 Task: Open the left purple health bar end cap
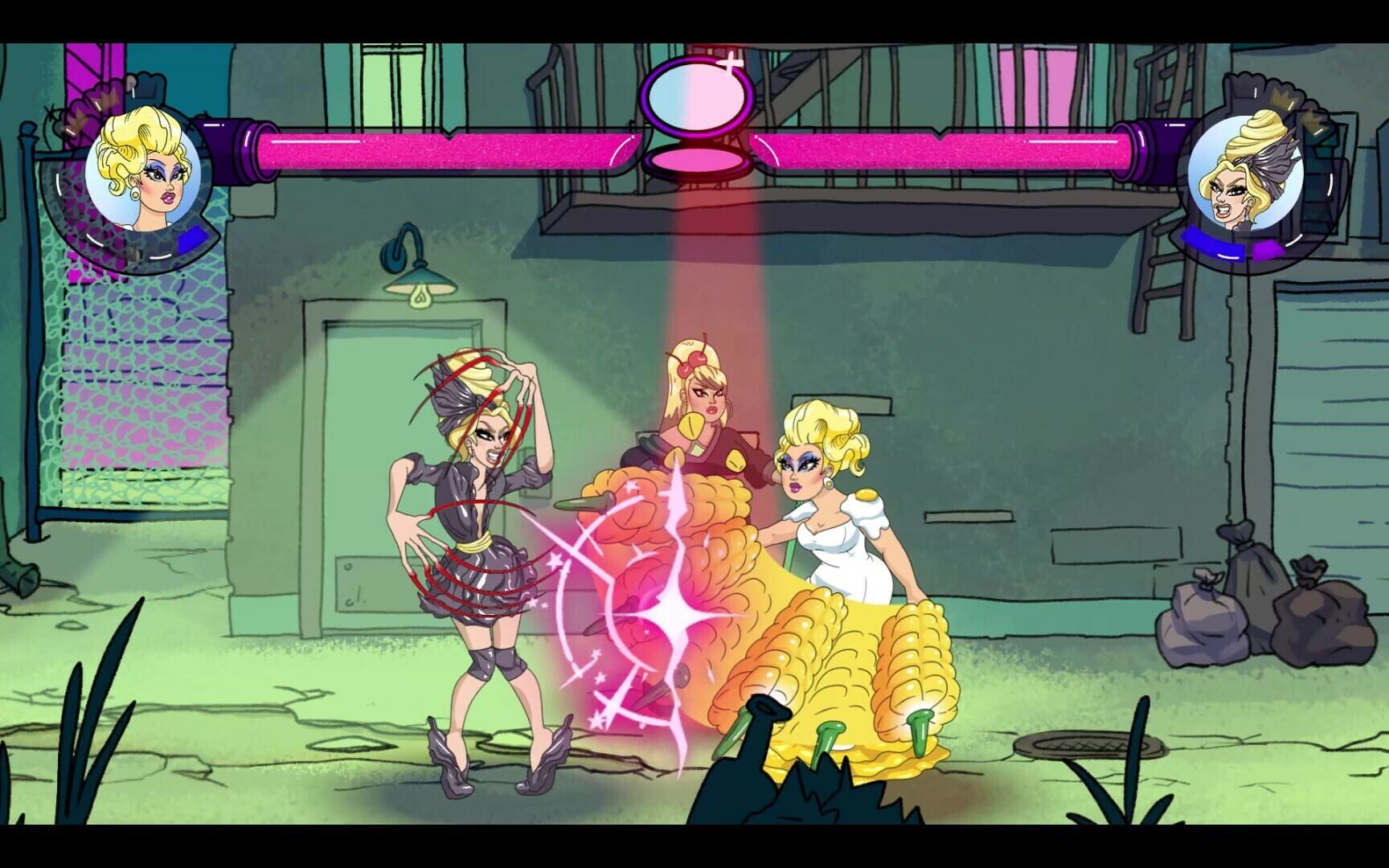coord(241,149)
